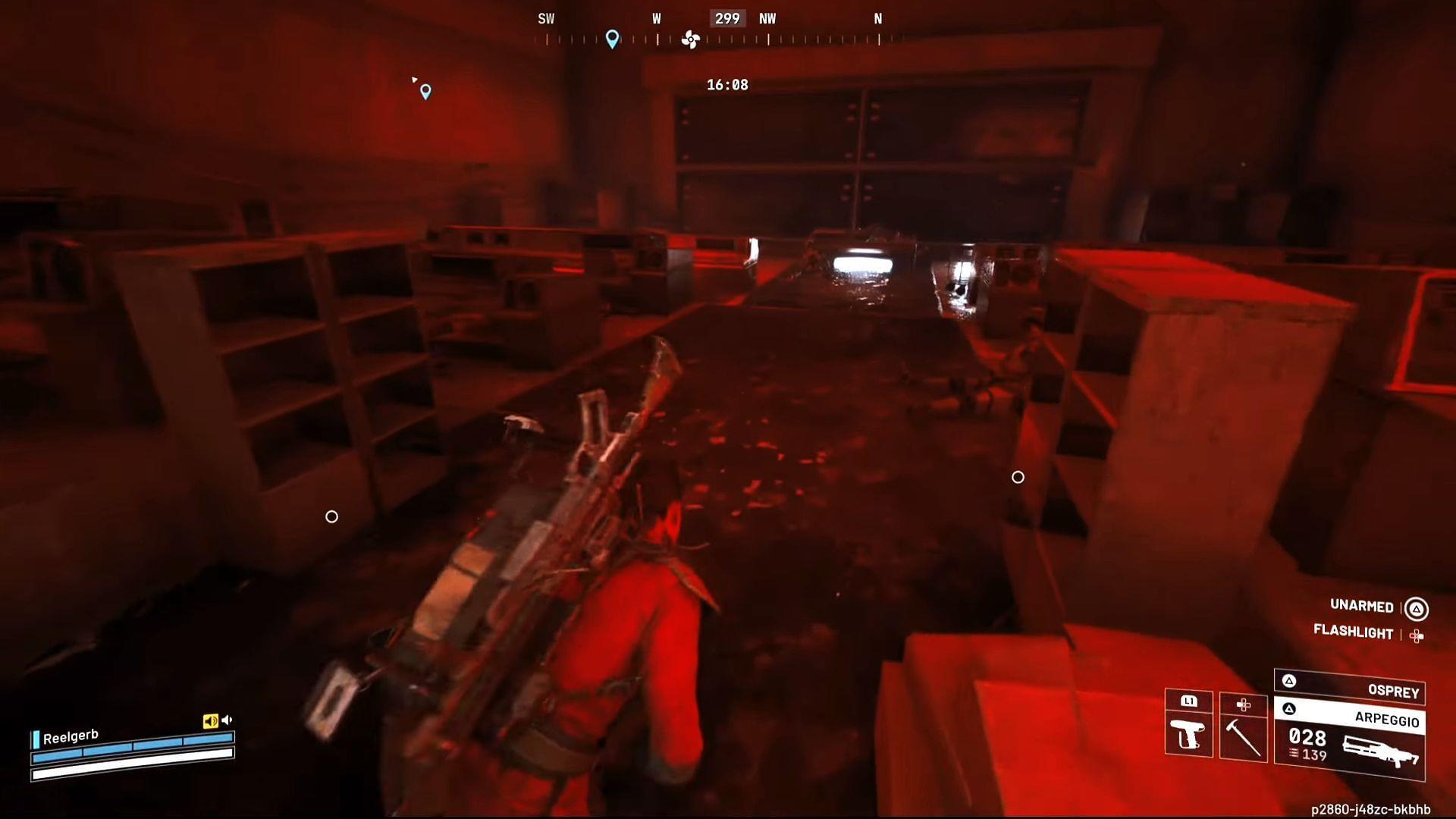The image size is (1456, 819).
Task: Select the repair gun tool icon
Action: [x=1189, y=736]
